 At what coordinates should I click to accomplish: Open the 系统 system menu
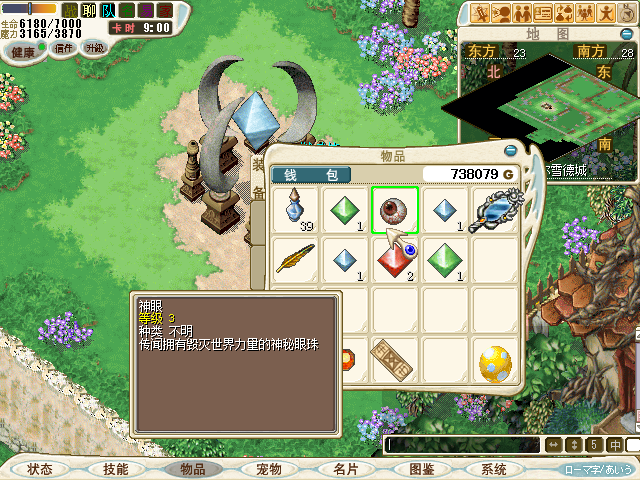[494, 468]
